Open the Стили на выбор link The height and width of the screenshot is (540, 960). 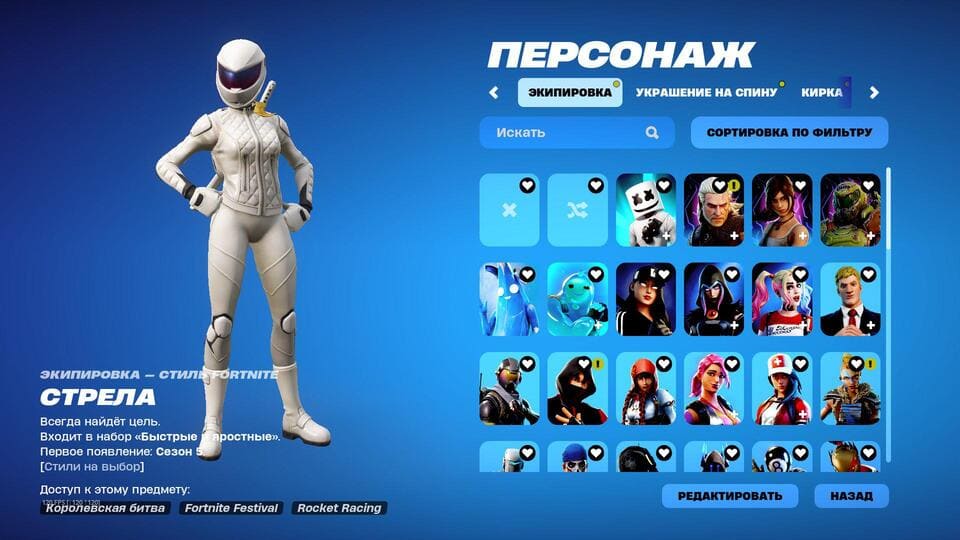point(92,466)
